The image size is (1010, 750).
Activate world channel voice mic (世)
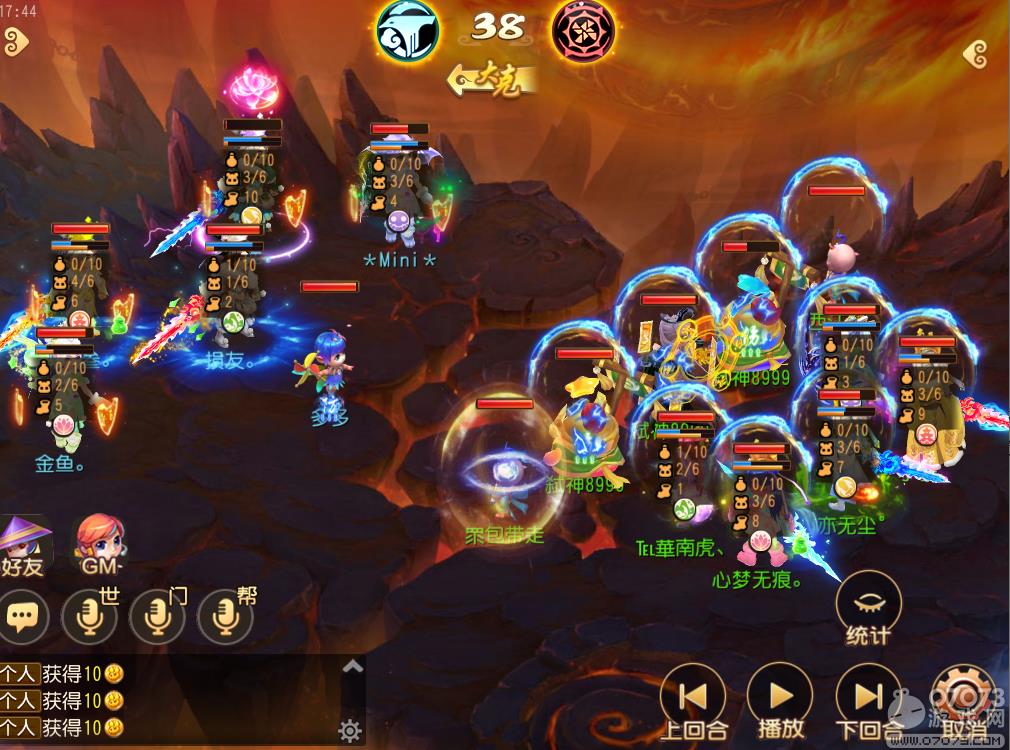[x=90, y=618]
